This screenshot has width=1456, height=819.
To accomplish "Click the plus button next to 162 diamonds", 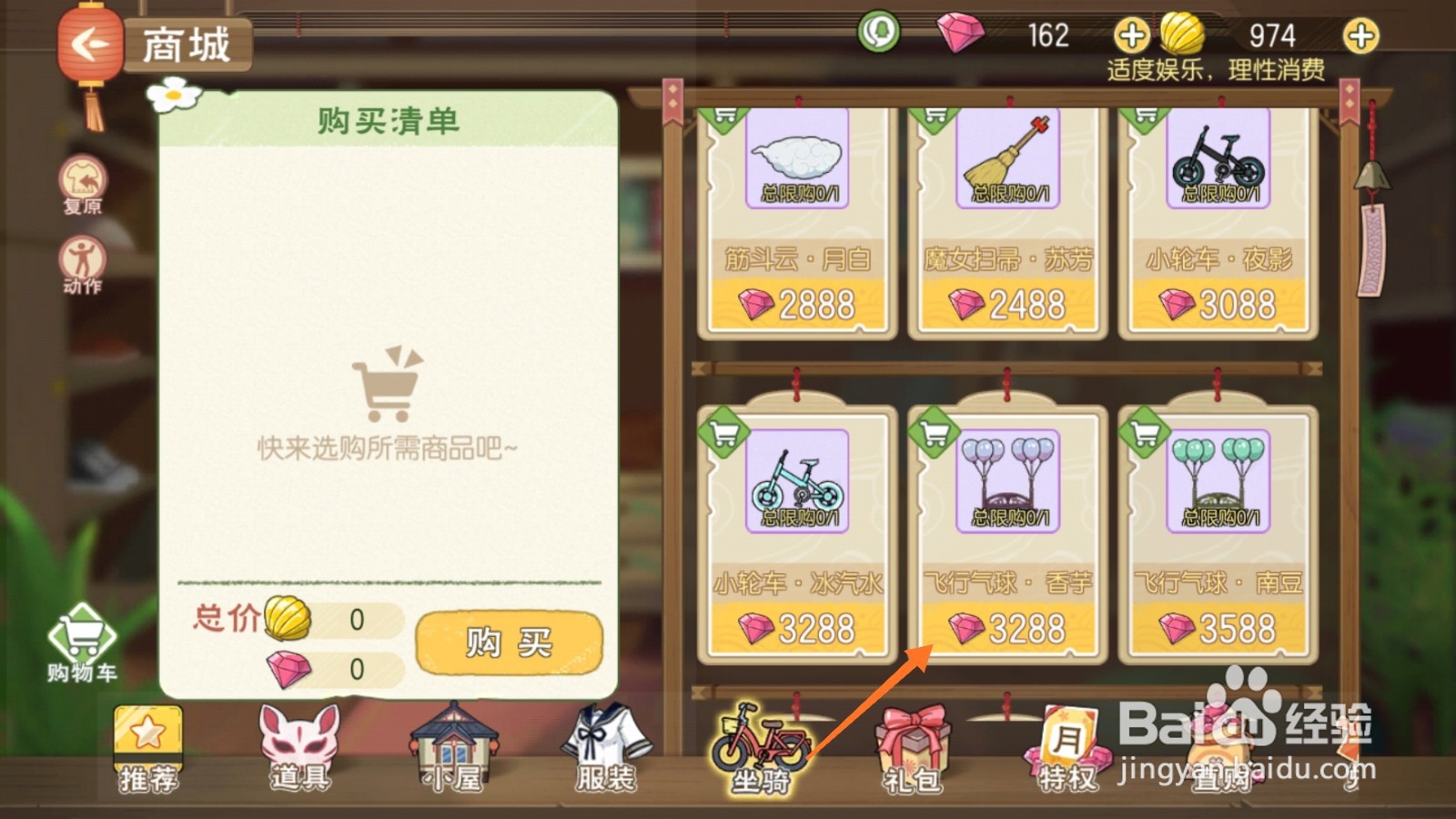I will (x=1131, y=36).
